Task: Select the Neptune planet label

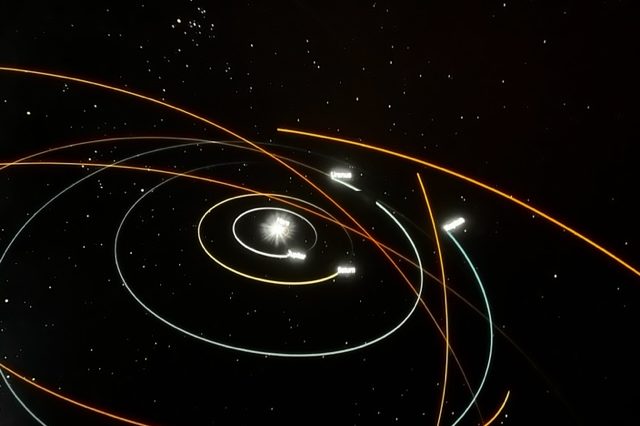Action: [454, 224]
